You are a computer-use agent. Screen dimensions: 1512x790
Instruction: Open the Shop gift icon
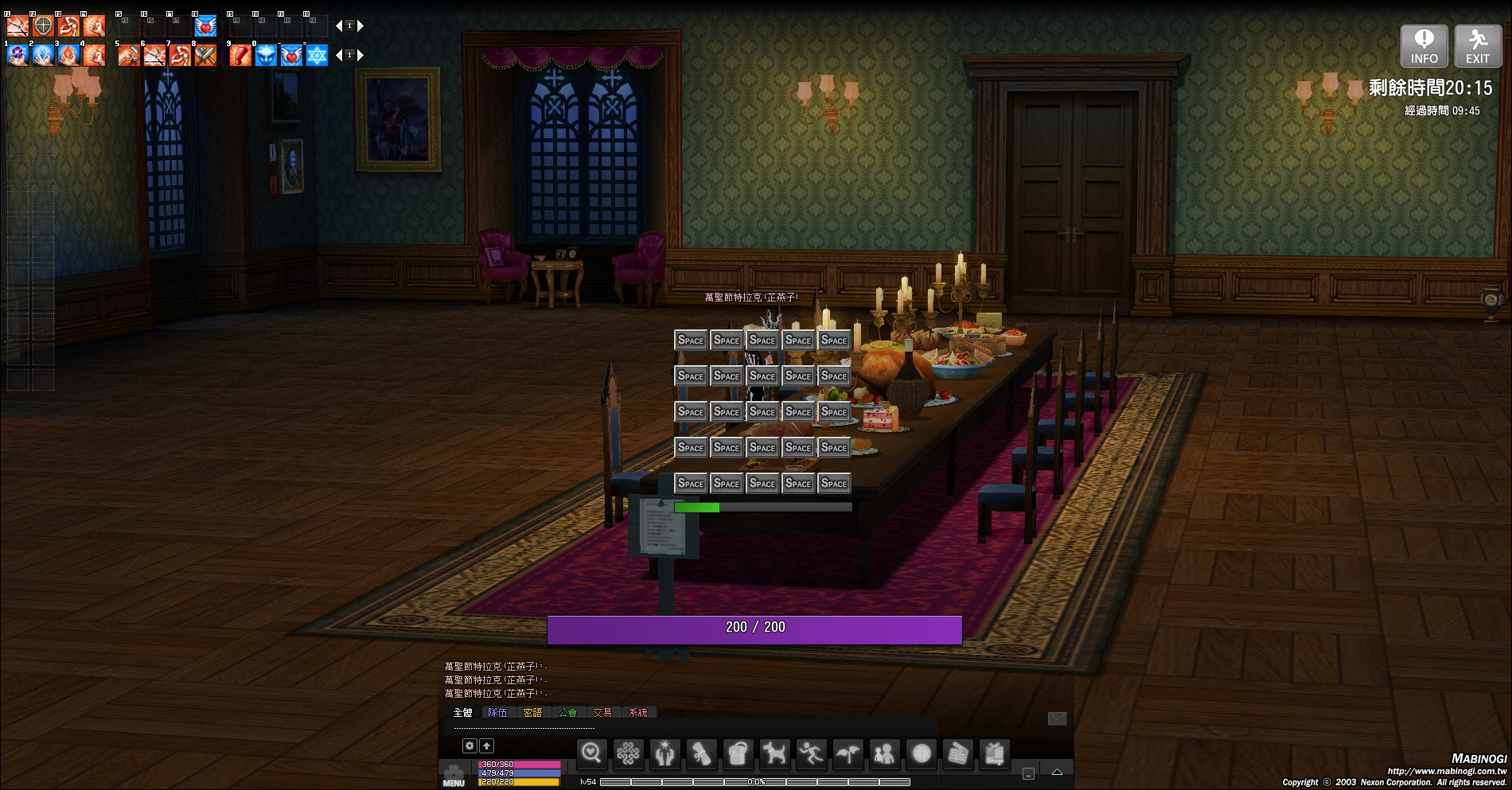click(x=995, y=753)
